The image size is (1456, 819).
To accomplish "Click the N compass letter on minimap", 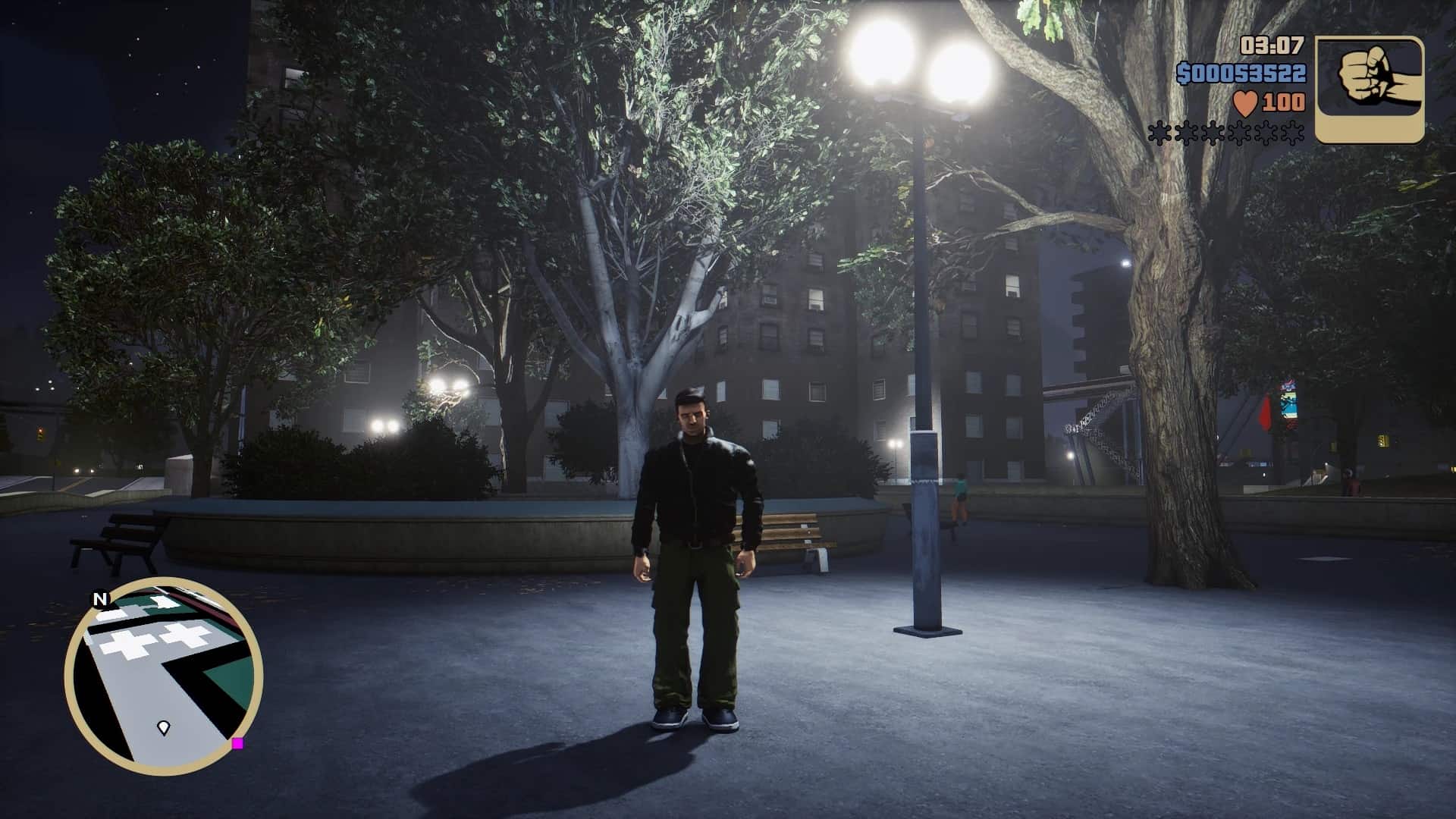I will coord(99,599).
